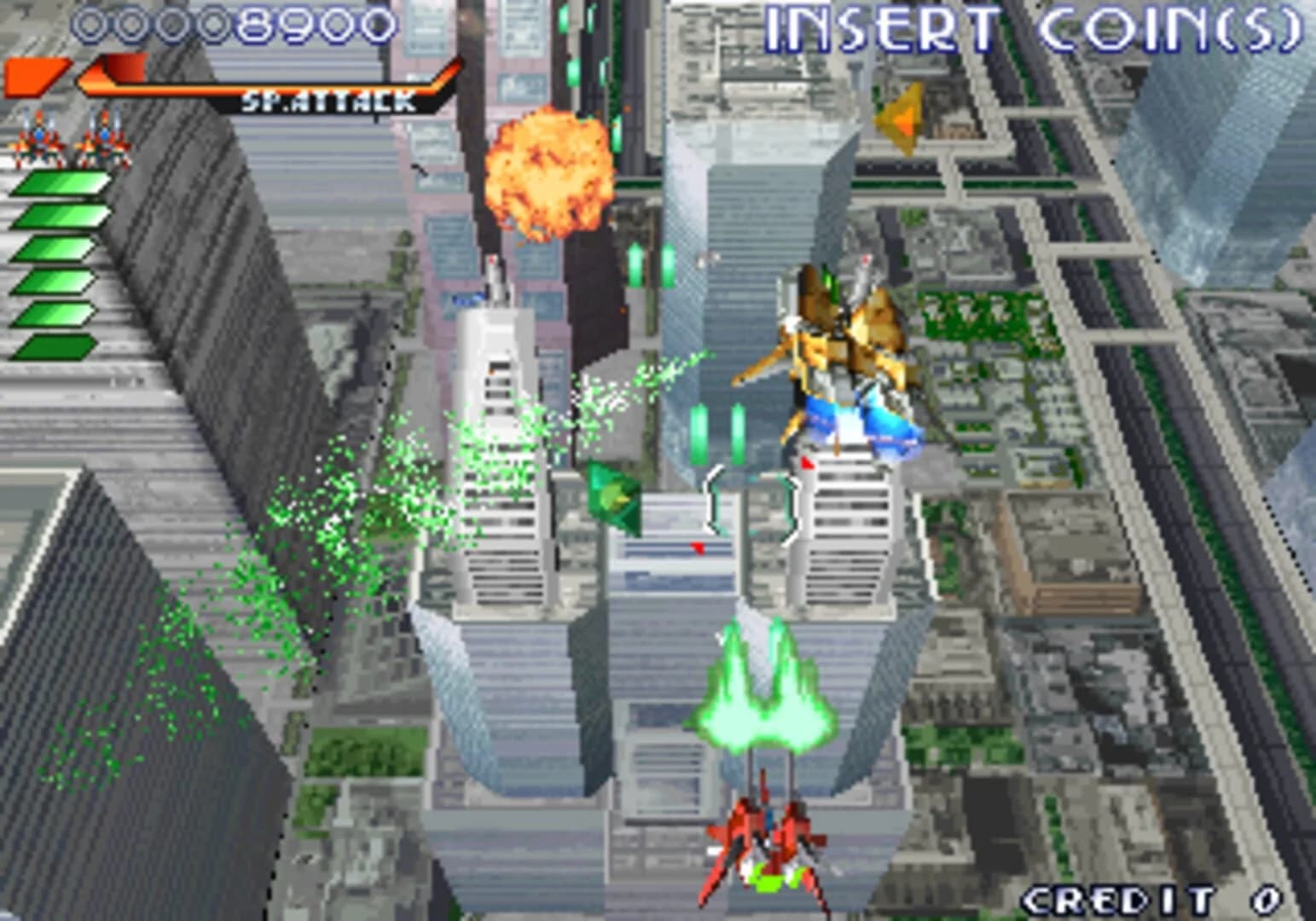Click the small red triangle target marker
This screenshot has height=921, width=1316.
pyautogui.click(x=699, y=548)
